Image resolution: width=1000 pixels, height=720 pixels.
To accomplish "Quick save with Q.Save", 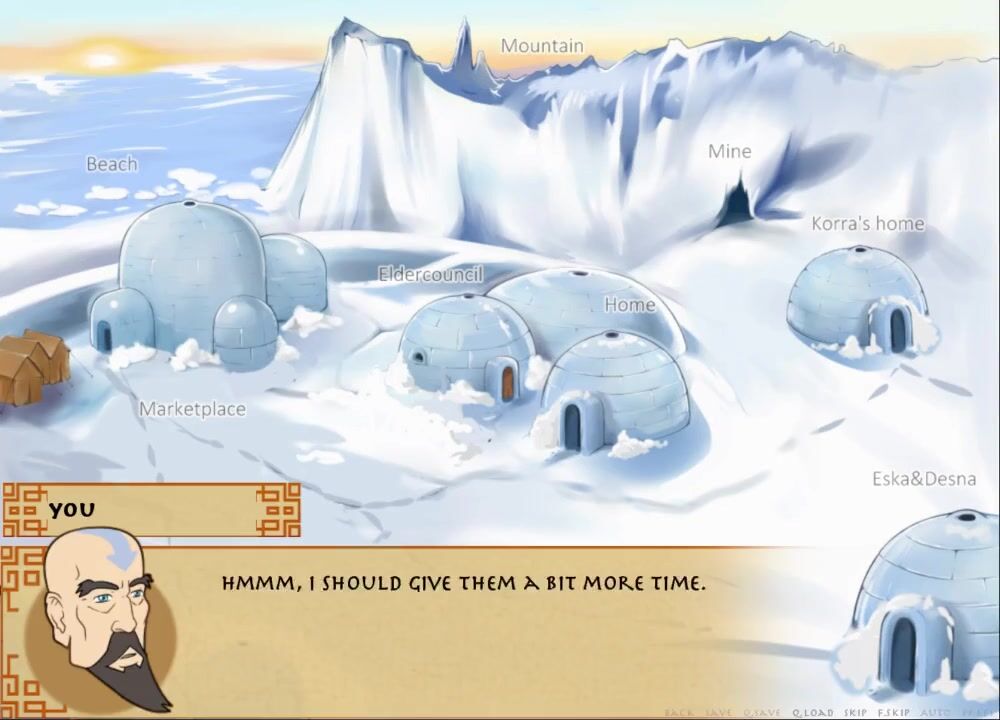I will click(762, 713).
